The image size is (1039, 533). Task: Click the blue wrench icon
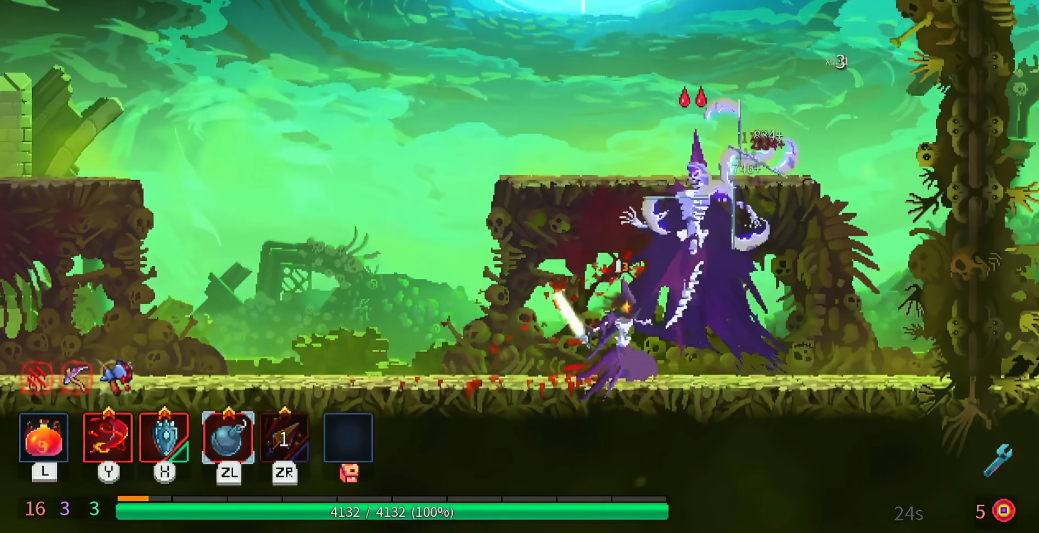point(997,460)
